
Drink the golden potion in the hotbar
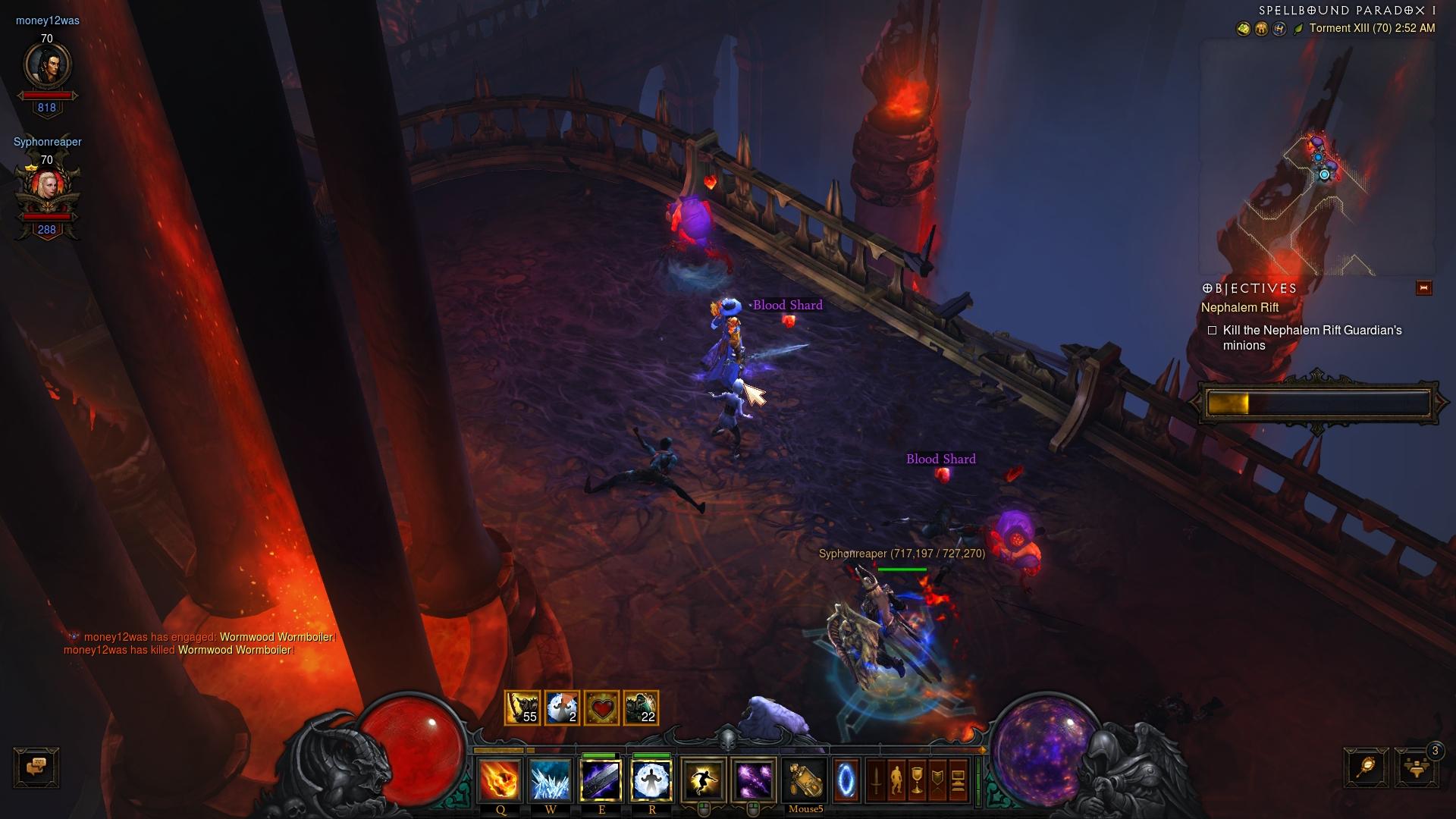pyautogui.click(x=805, y=780)
